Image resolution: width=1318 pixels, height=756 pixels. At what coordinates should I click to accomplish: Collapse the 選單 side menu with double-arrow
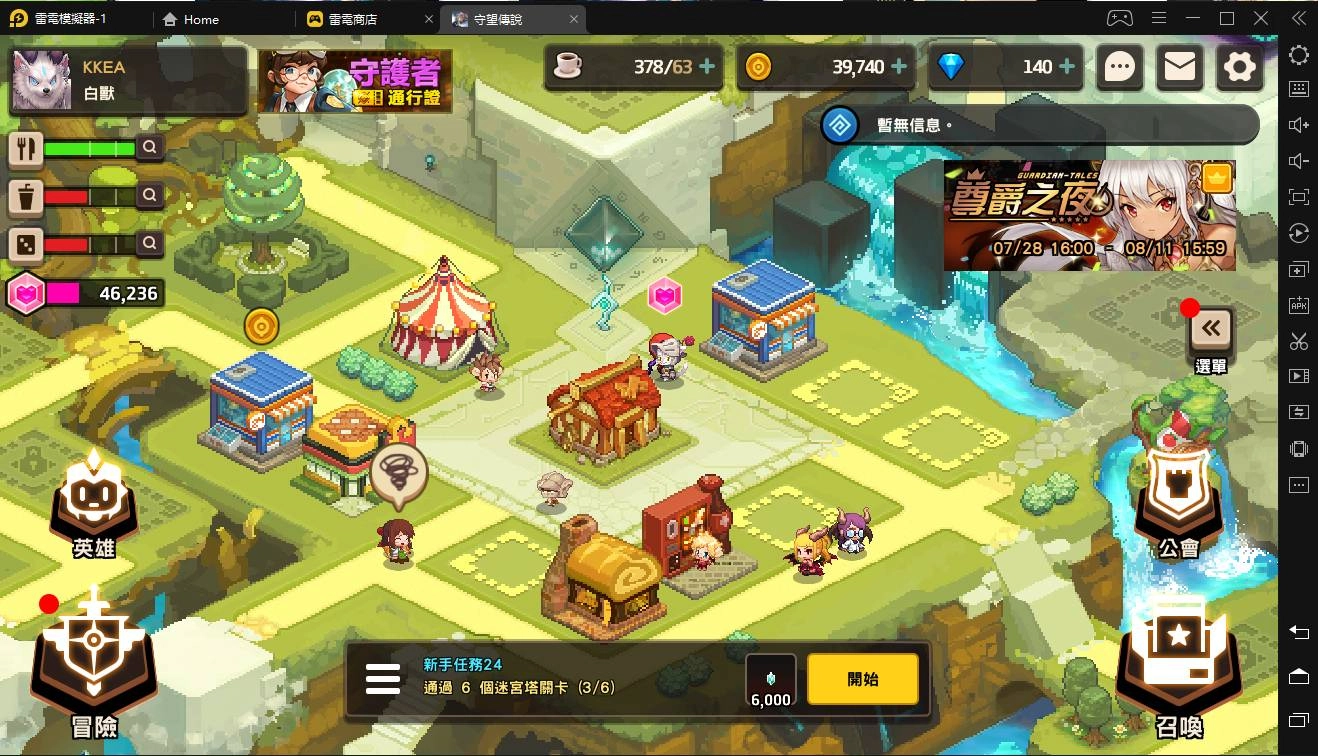(x=1210, y=326)
